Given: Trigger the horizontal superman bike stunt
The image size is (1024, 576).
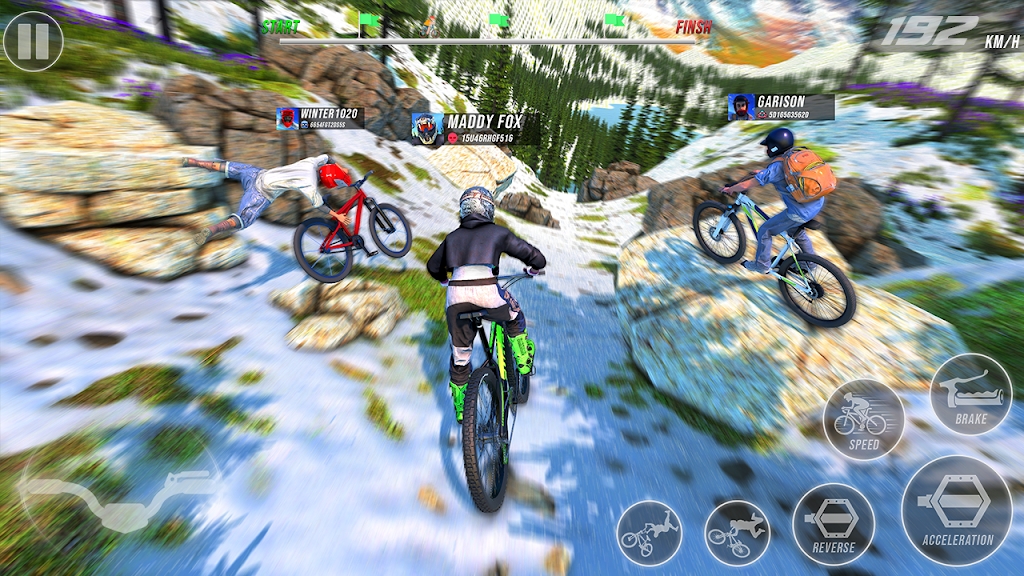Looking at the screenshot, I should [x=737, y=533].
